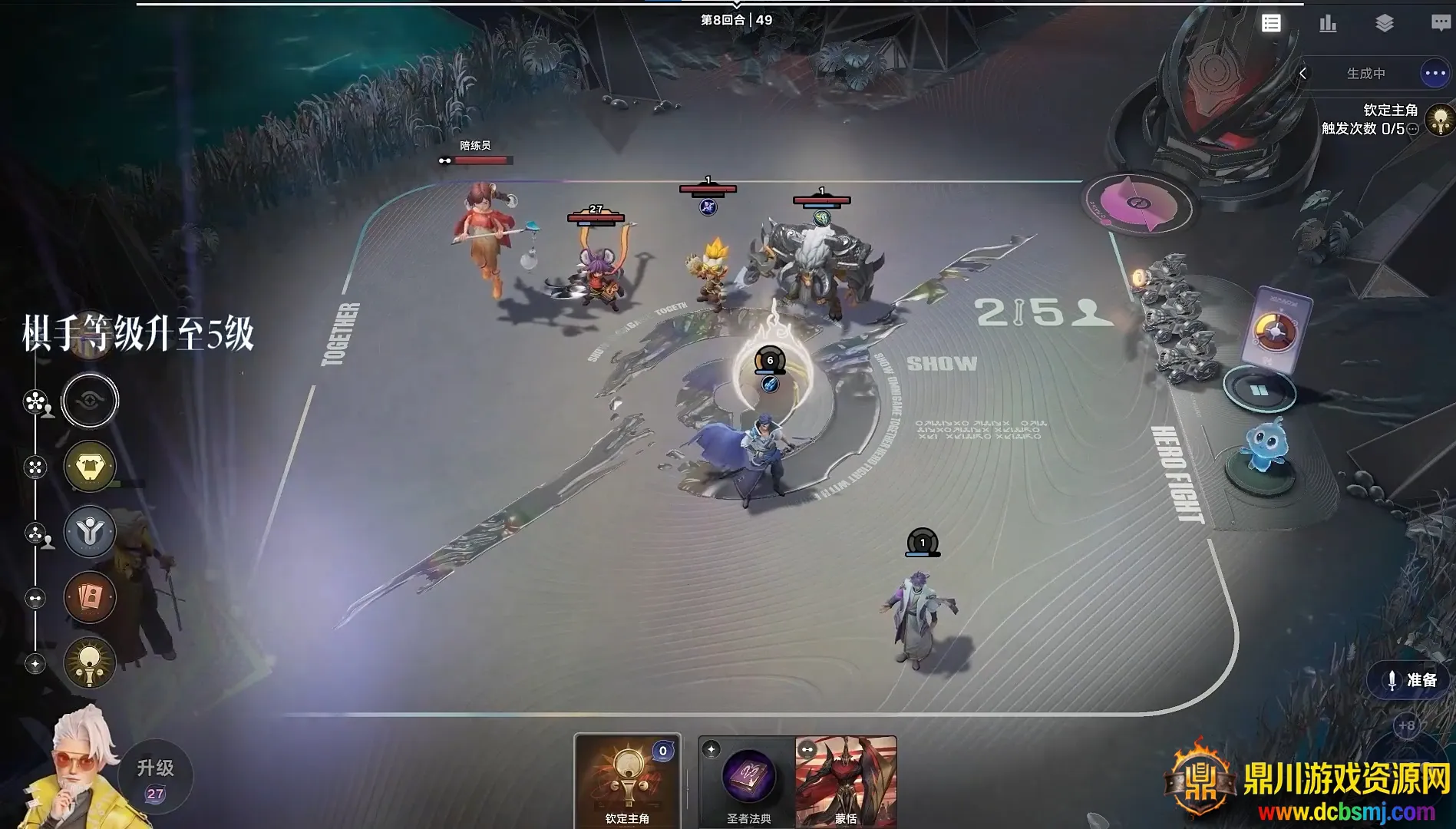Open the list menu icon
Viewport: 1456px width, 829px height.
pyautogui.click(x=1271, y=23)
